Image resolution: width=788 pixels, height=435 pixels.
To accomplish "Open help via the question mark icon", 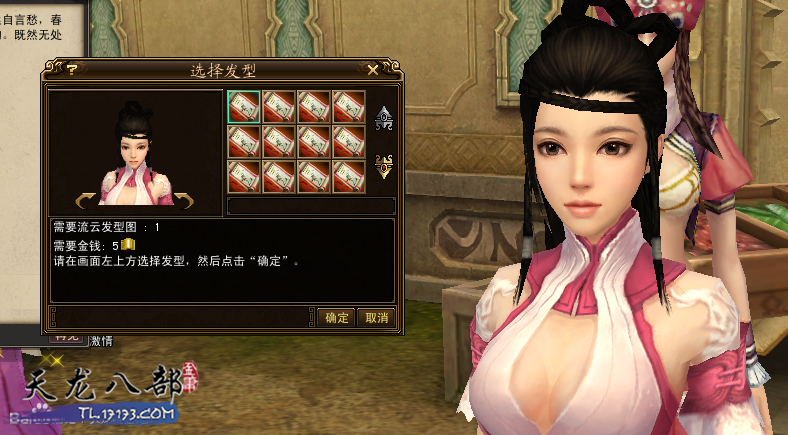I will point(72,70).
